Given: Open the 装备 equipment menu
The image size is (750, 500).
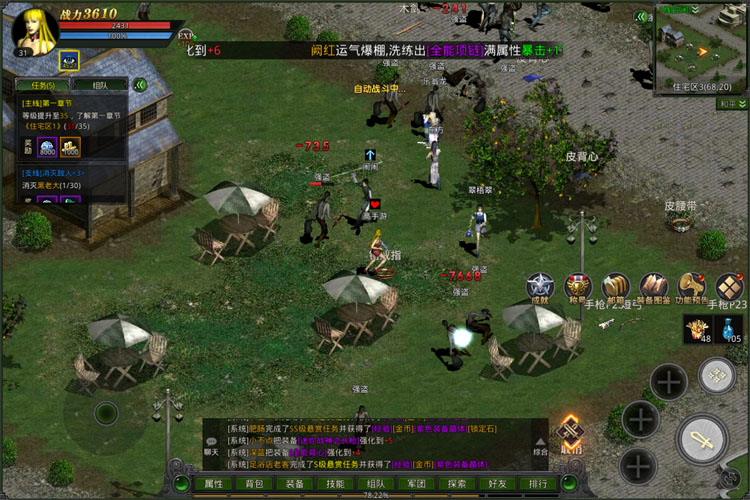Looking at the screenshot, I should (x=295, y=483).
